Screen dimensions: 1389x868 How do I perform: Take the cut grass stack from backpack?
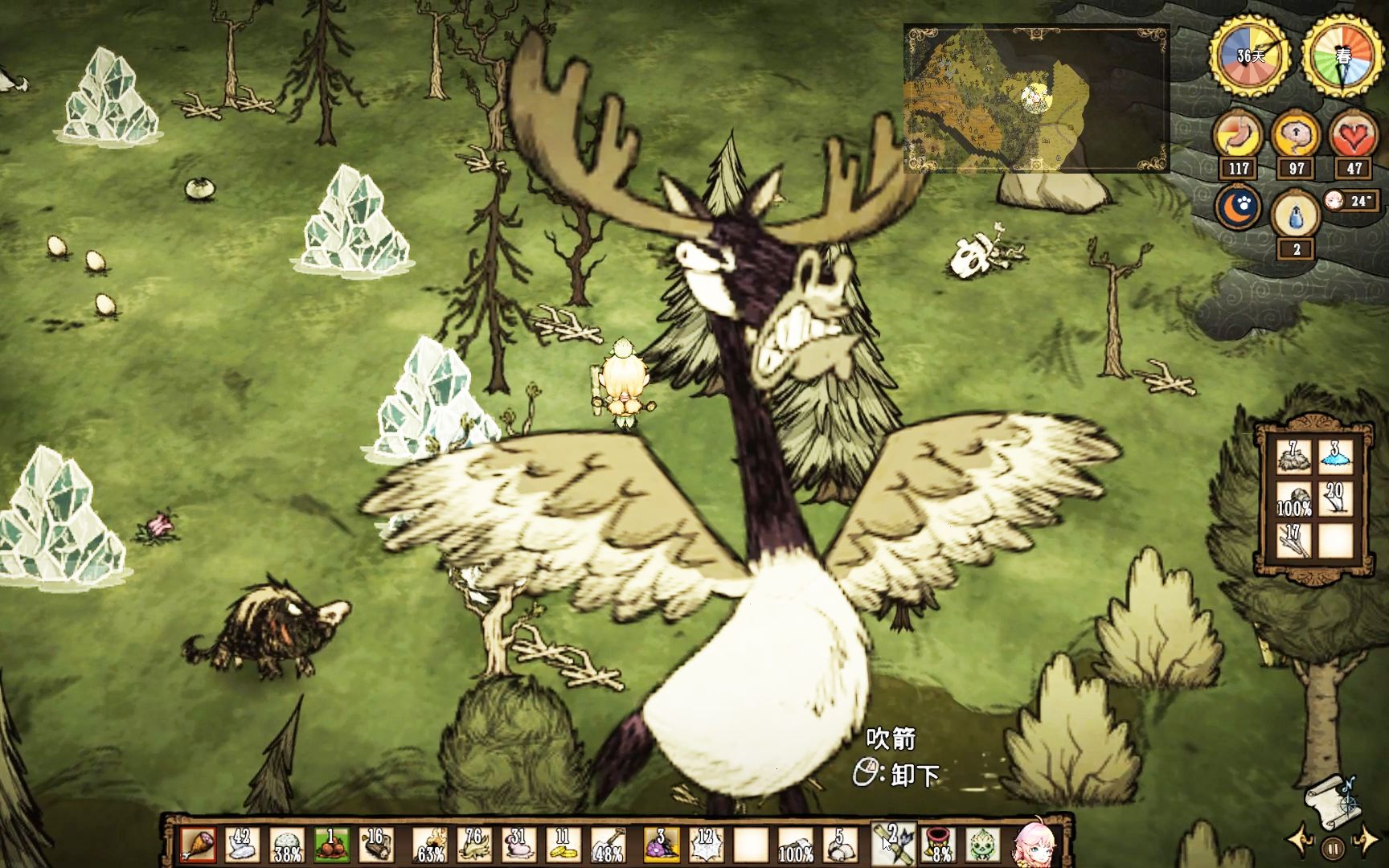[x=1293, y=457]
